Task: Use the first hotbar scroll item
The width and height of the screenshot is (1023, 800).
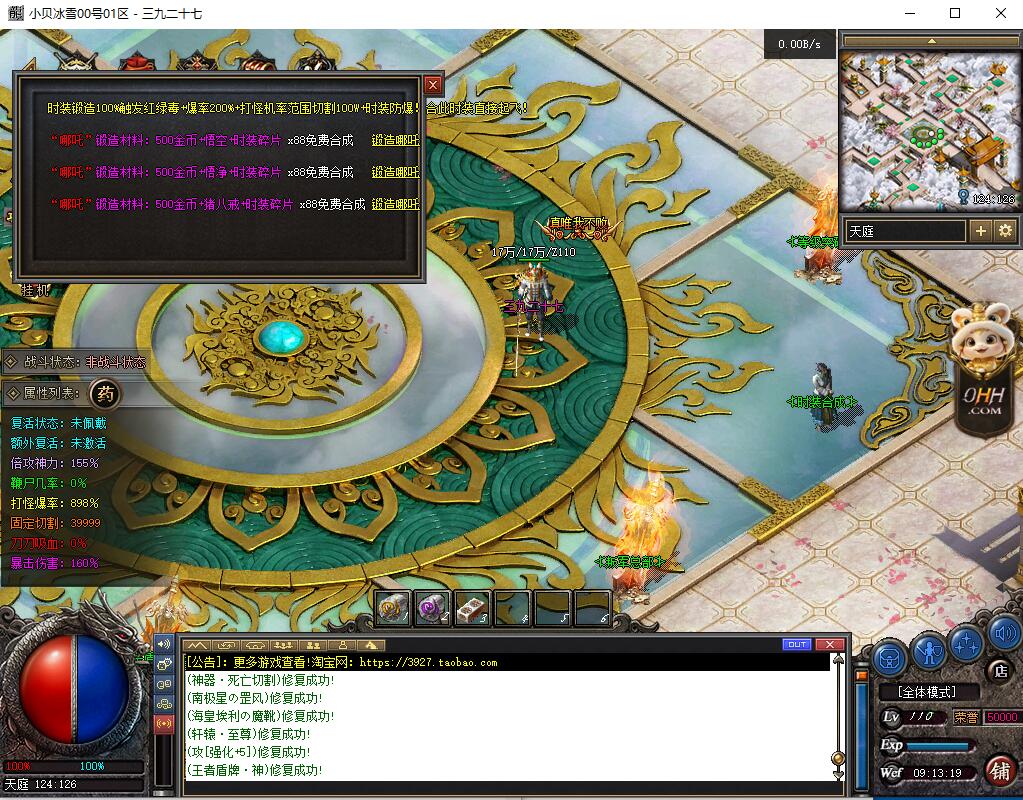Action: pos(393,608)
